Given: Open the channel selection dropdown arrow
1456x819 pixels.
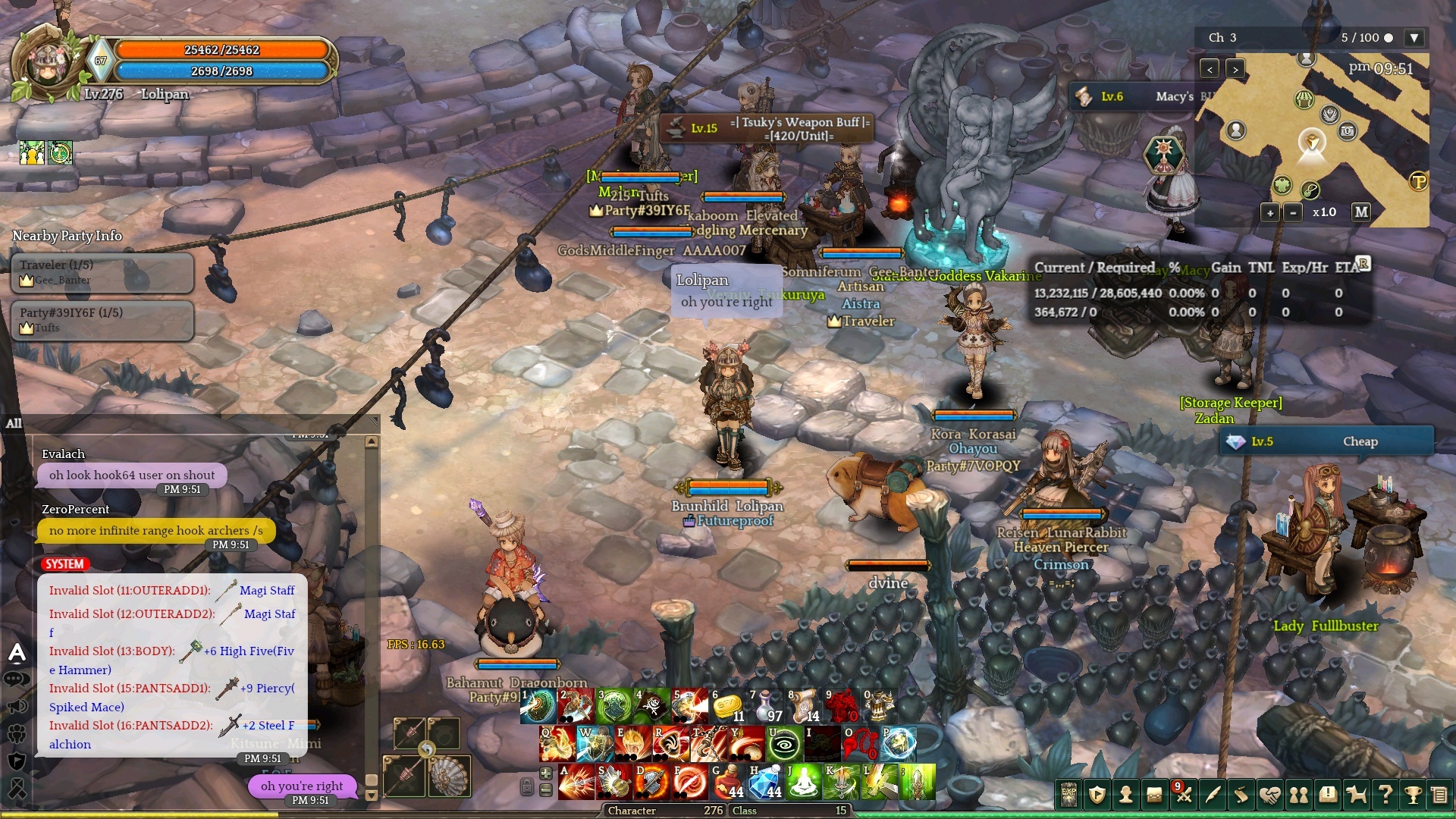Looking at the screenshot, I should (1414, 38).
